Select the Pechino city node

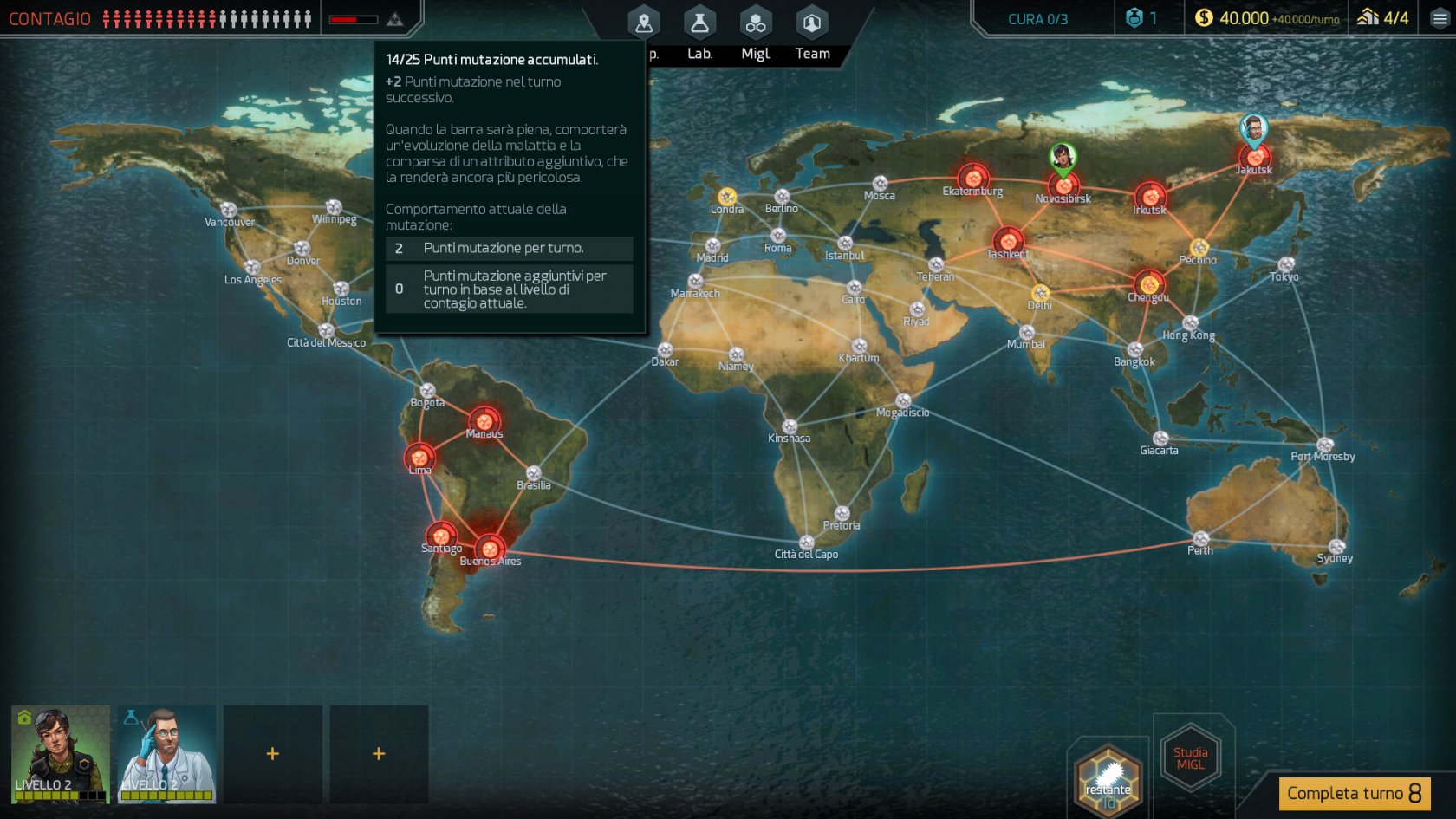pyautogui.click(x=1199, y=248)
